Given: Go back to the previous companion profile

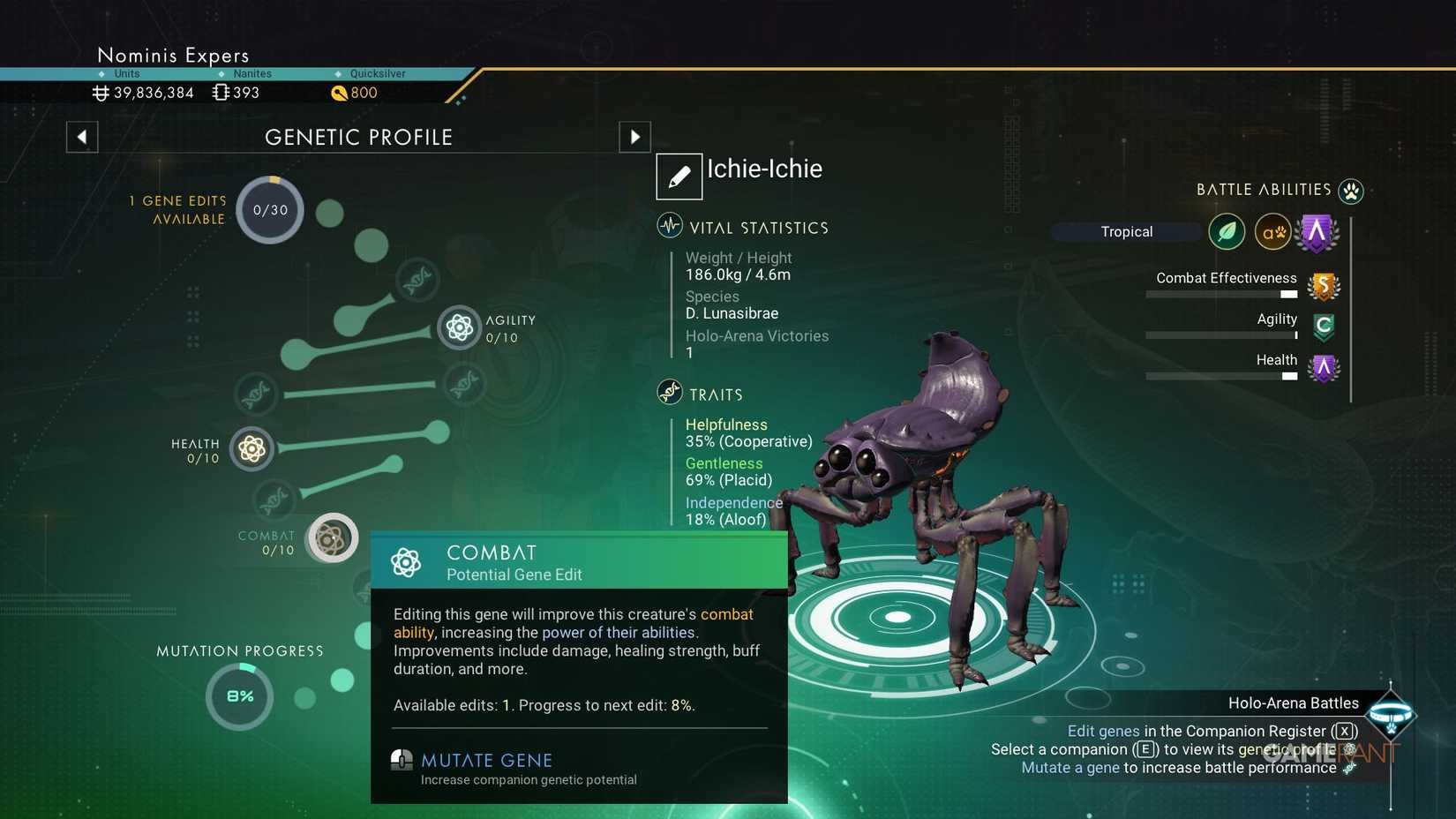Looking at the screenshot, I should click(81, 137).
